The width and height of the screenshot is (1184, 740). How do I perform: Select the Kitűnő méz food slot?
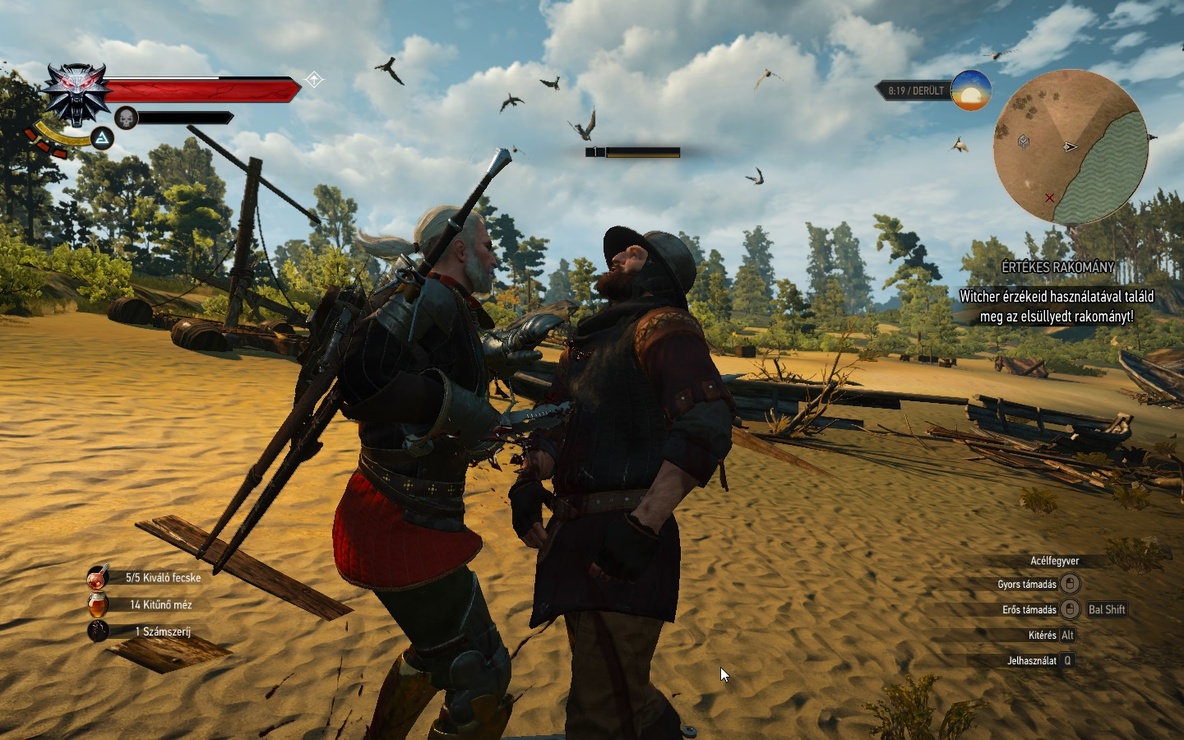(x=98, y=604)
